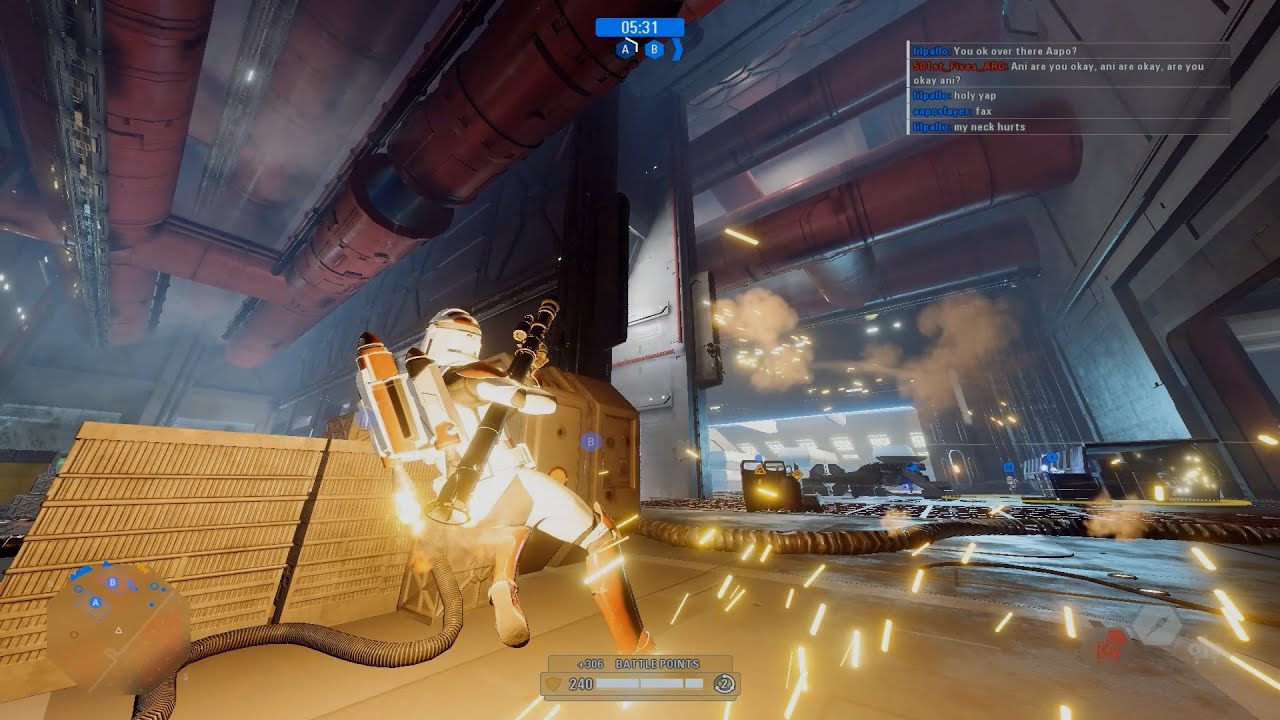Click the chat box message log
The height and width of the screenshot is (720, 1280).
click(x=1069, y=88)
